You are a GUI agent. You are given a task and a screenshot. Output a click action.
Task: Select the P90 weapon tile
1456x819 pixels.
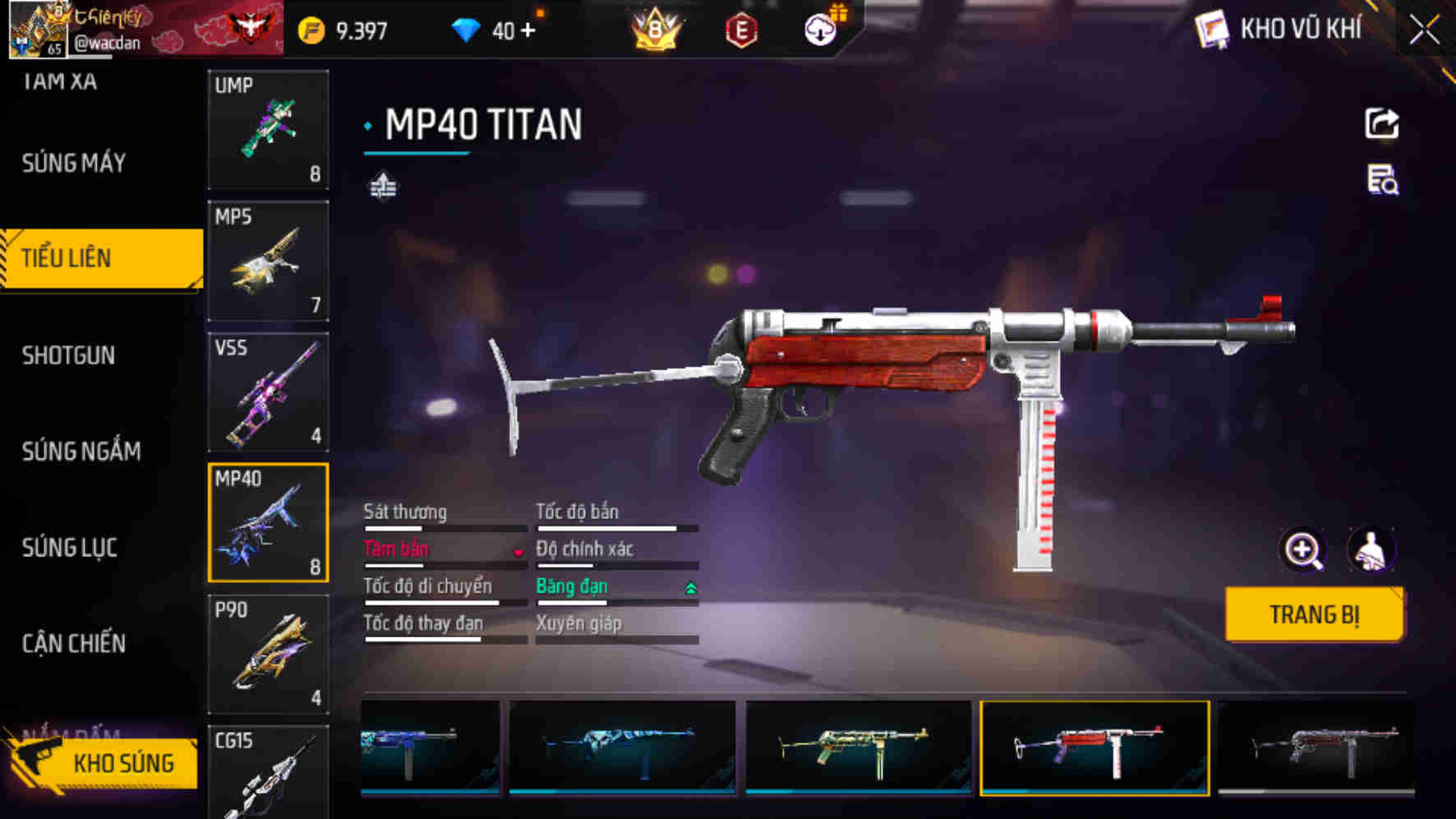268,654
